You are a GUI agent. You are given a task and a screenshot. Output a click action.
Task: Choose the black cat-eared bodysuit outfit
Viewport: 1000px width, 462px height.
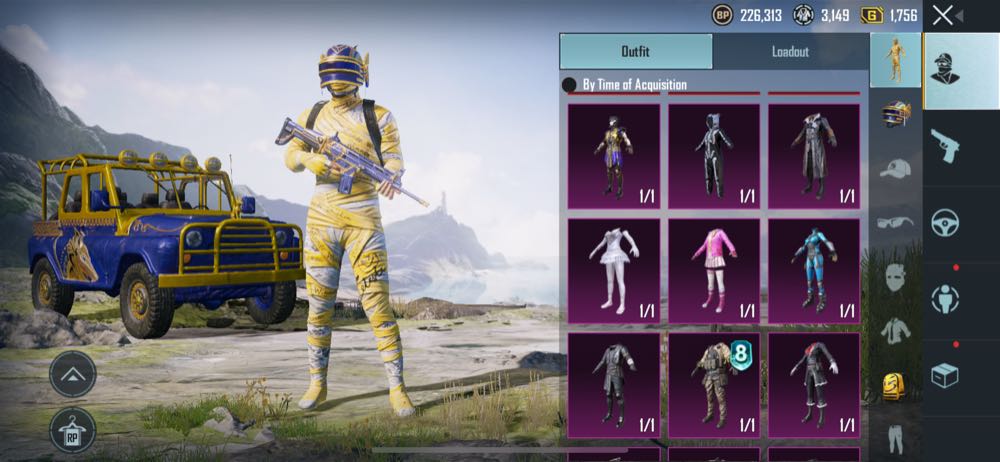click(x=713, y=155)
